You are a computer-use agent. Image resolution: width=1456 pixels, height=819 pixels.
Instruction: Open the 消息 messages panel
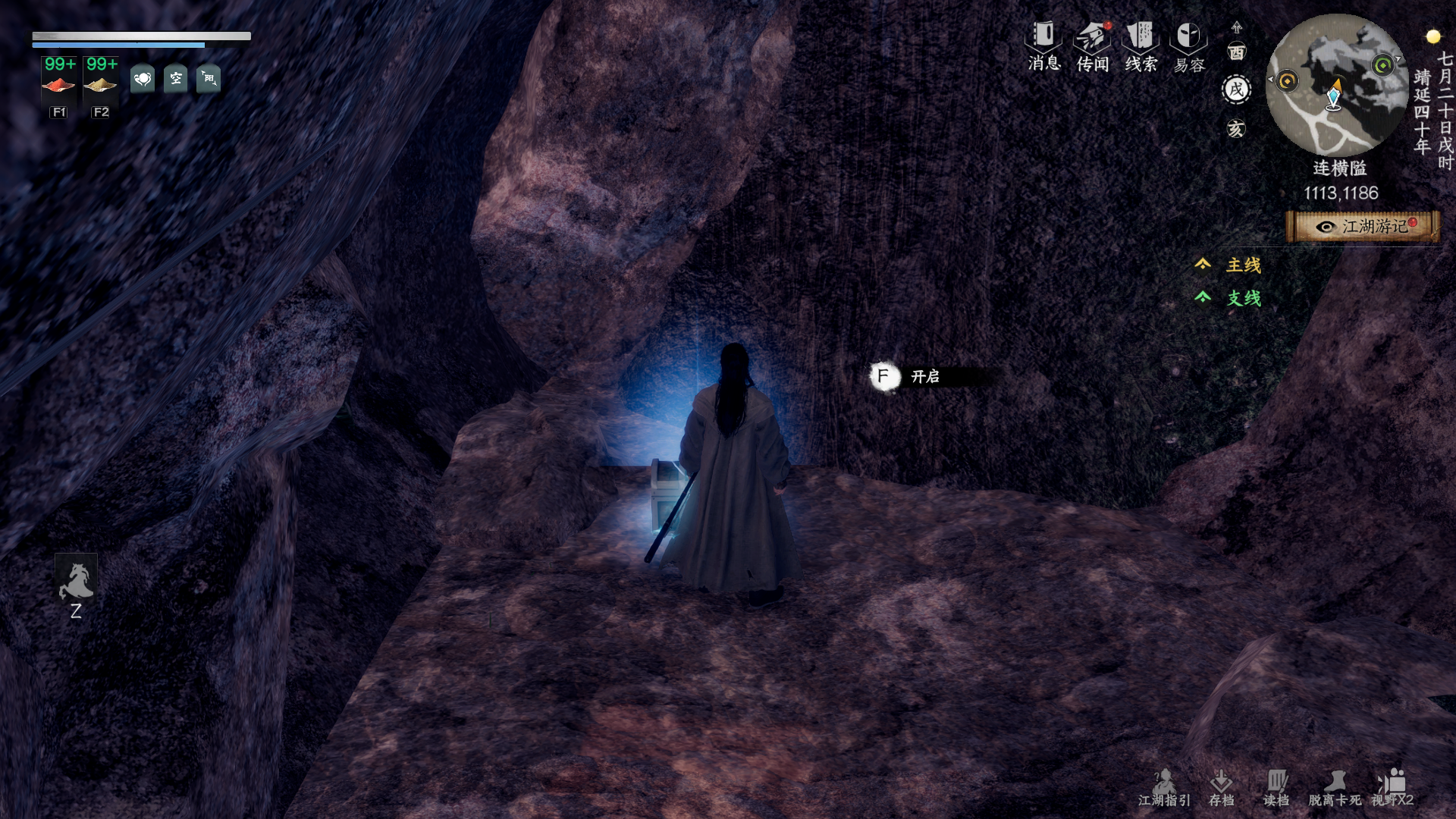point(1043,45)
